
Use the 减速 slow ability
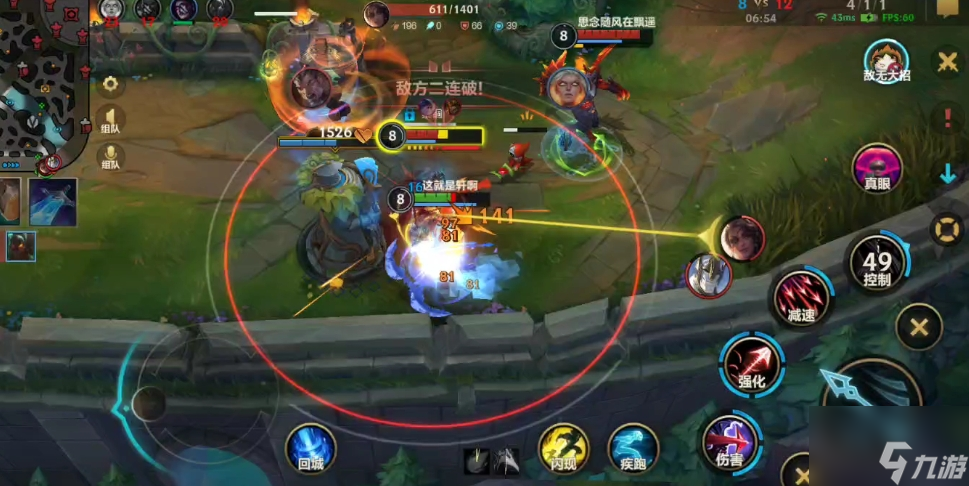(802, 296)
